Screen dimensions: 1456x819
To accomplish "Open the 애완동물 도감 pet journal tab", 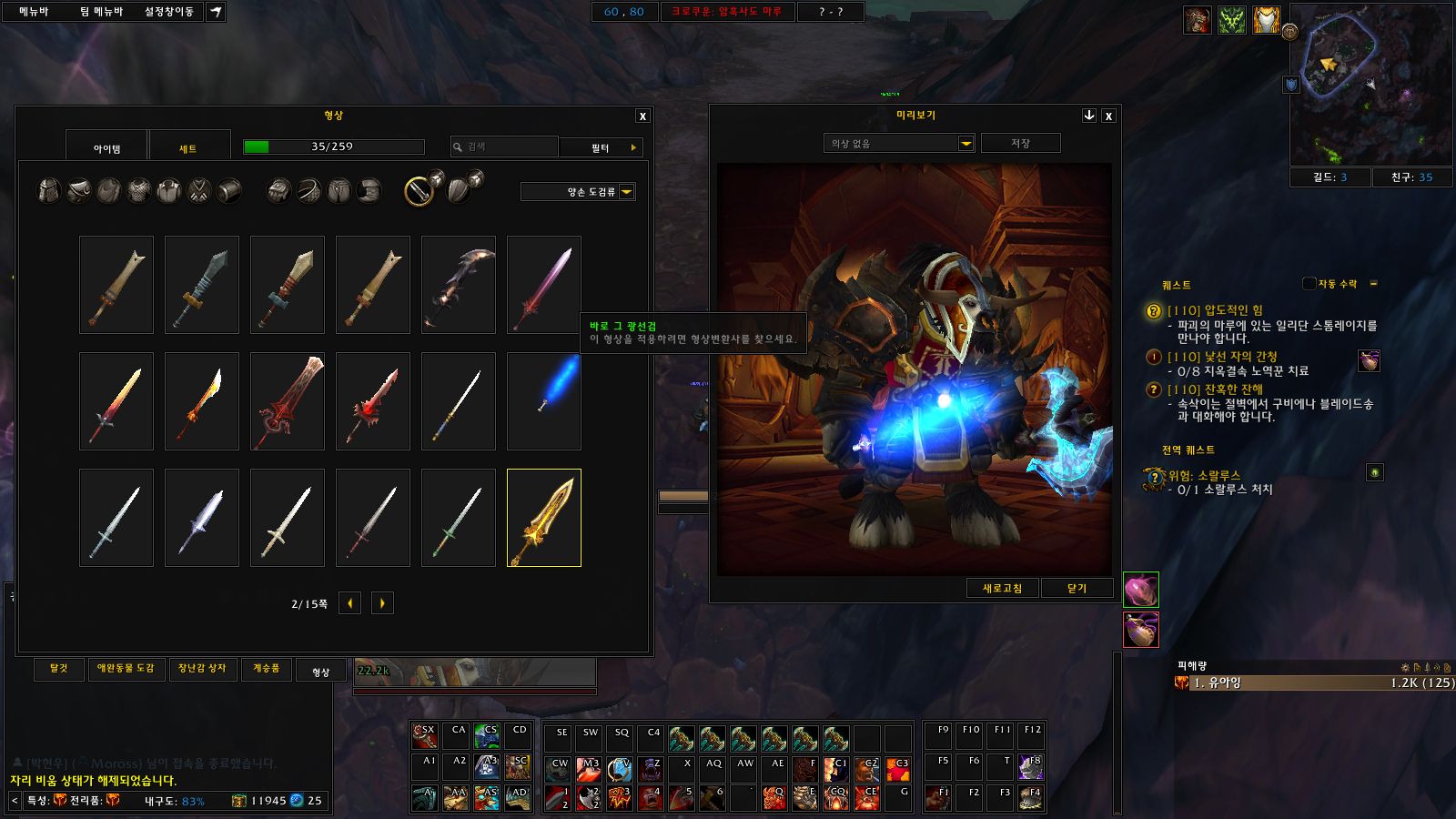I will click(x=126, y=669).
